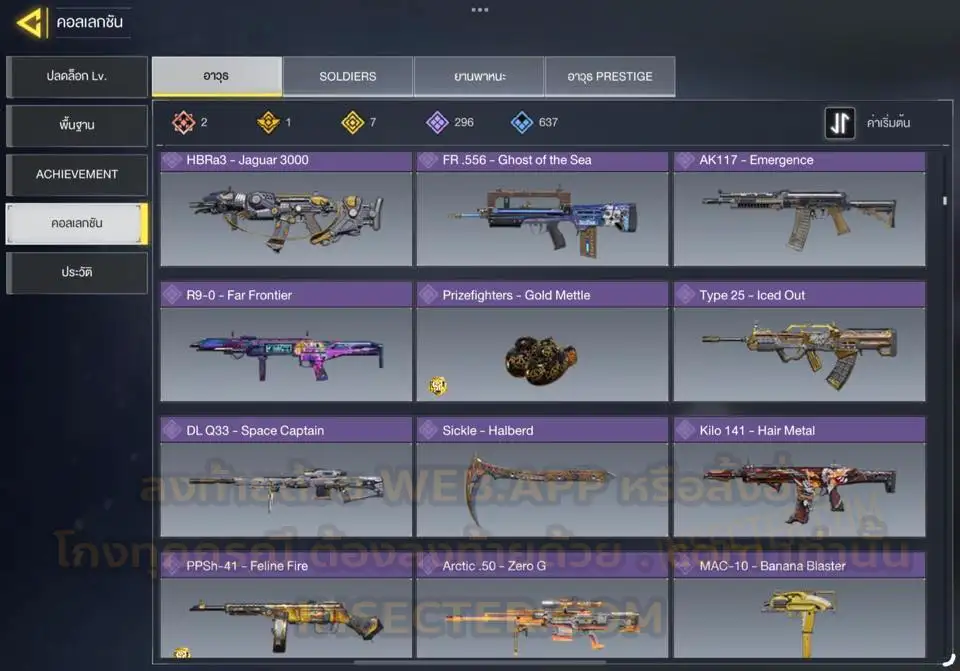Select the คอลเลกชัน side menu entry
Viewport: 960px width, 671px height.
point(77,224)
